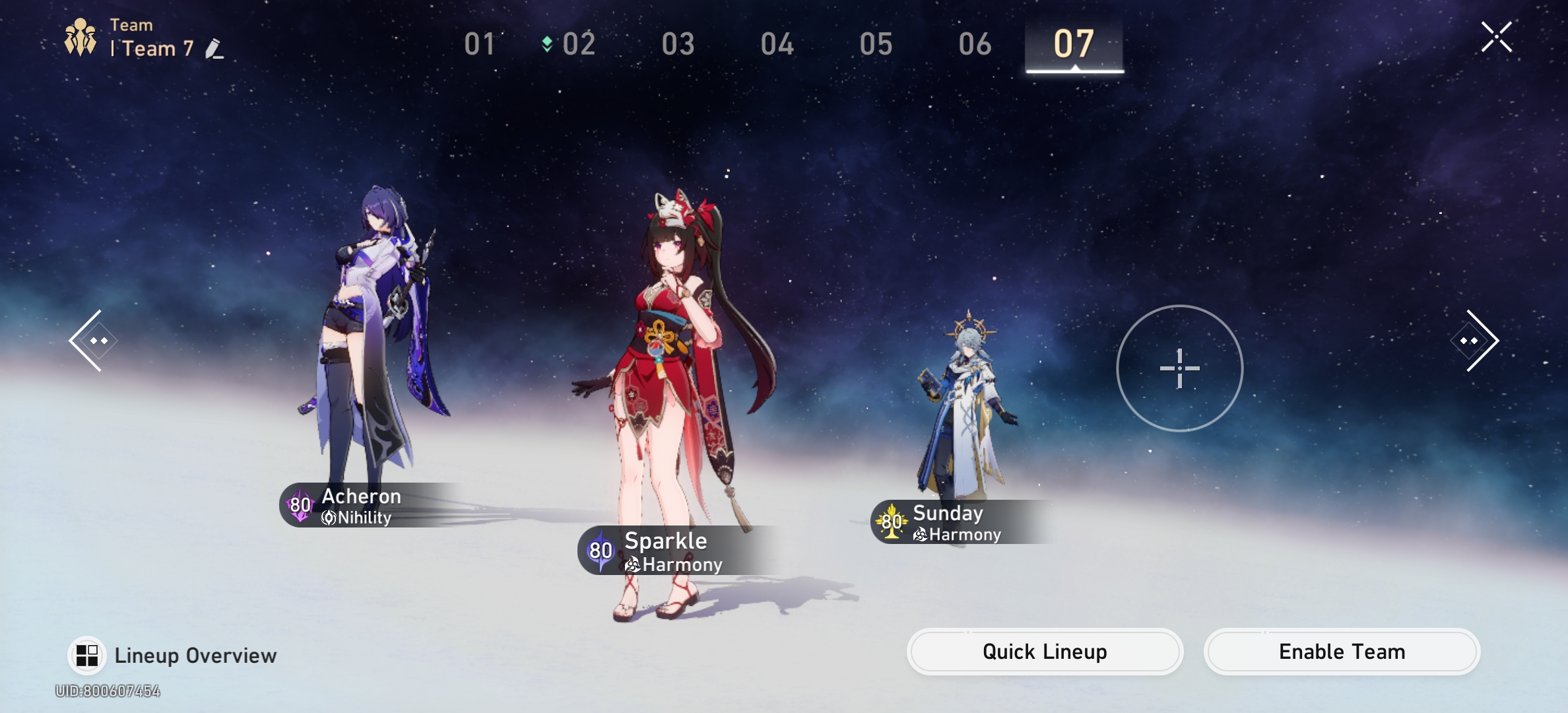Click Sparkle's Harmony path icon
The width and height of the screenshot is (1568, 713).
coord(633,565)
